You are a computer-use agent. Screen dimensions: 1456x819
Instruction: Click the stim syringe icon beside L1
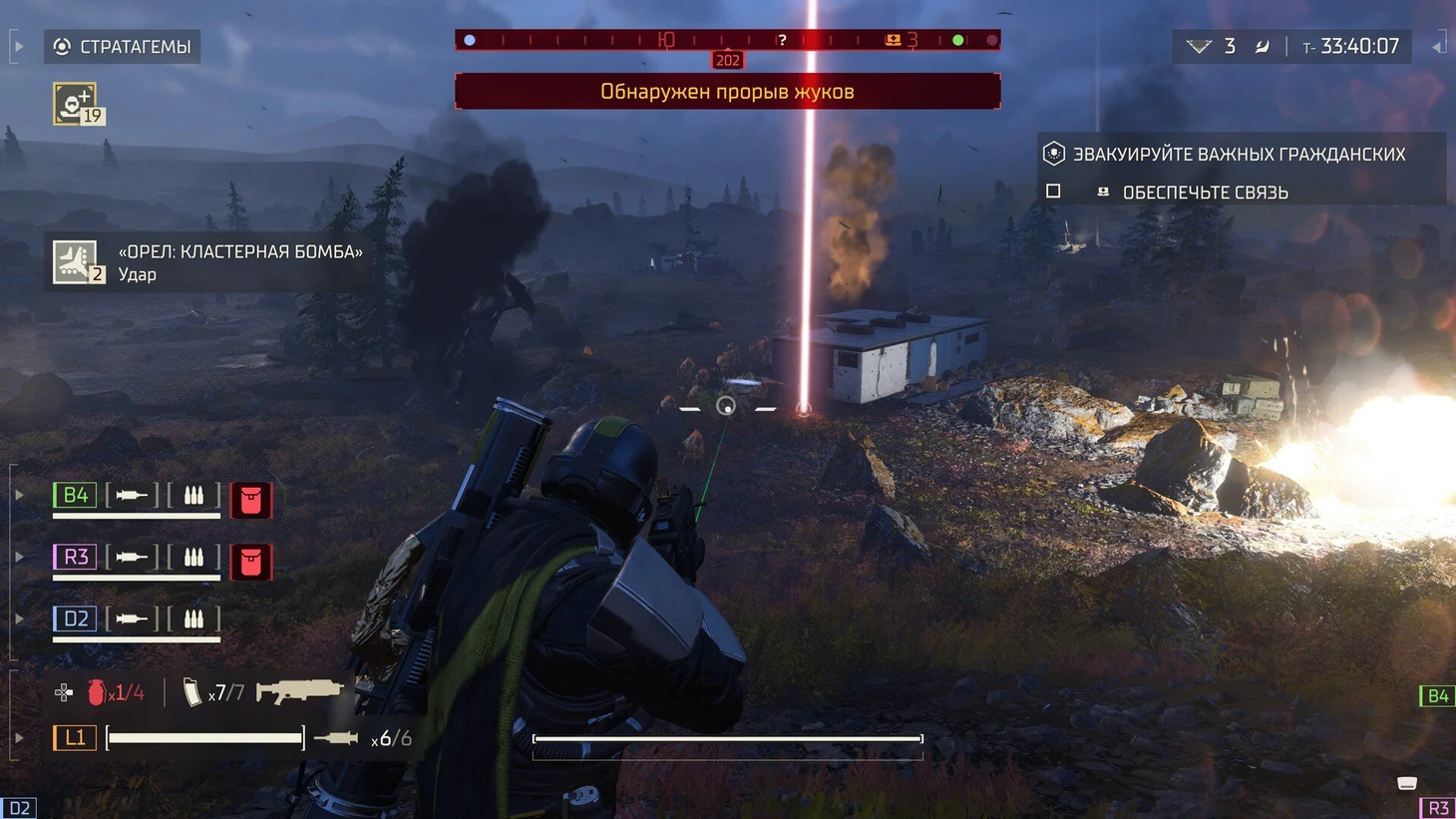click(x=336, y=738)
